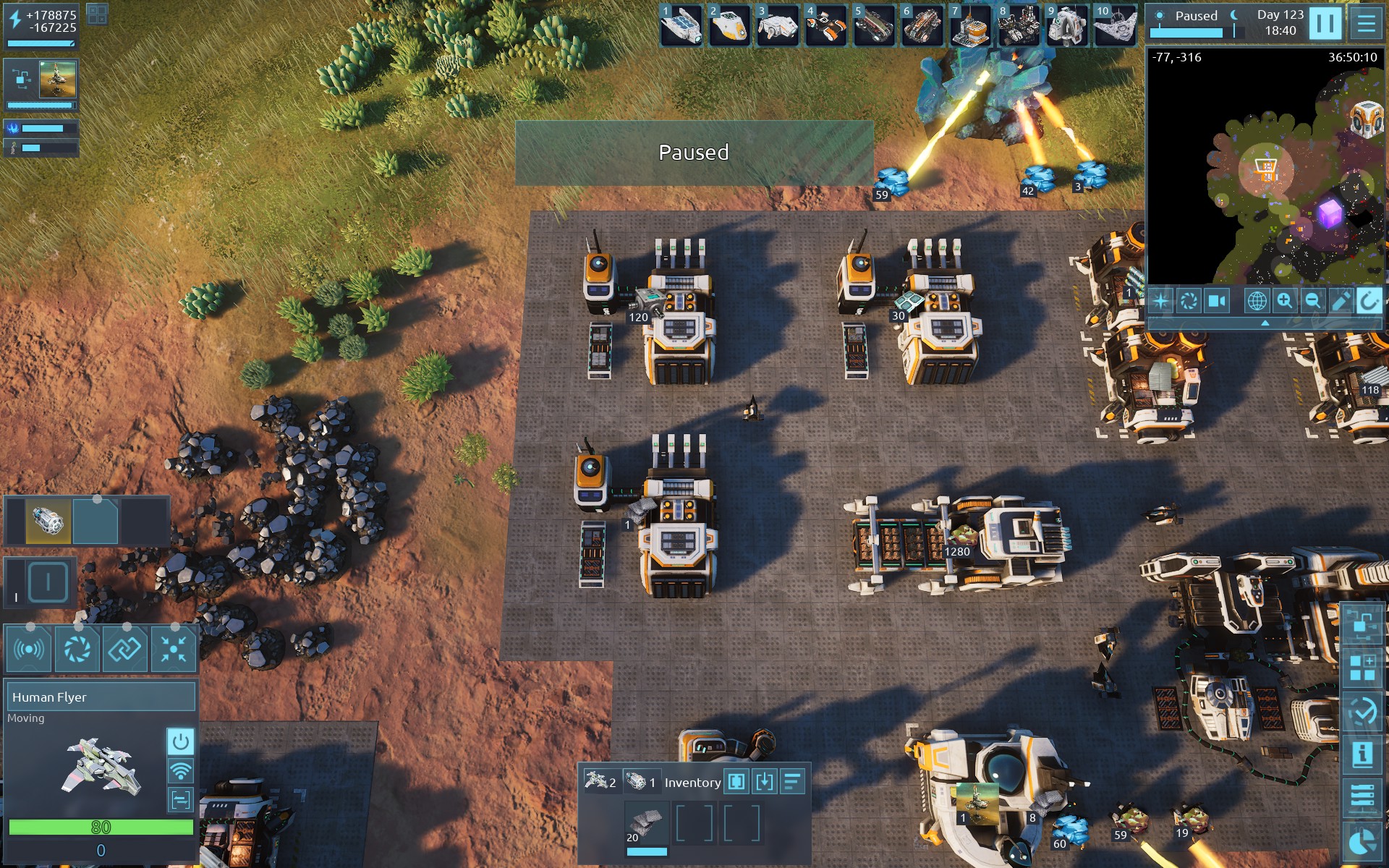Image resolution: width=1389 pixels, height=868 pixels.
Task: Open the info panel in the right sidebar
Action: click(1362, 754)
